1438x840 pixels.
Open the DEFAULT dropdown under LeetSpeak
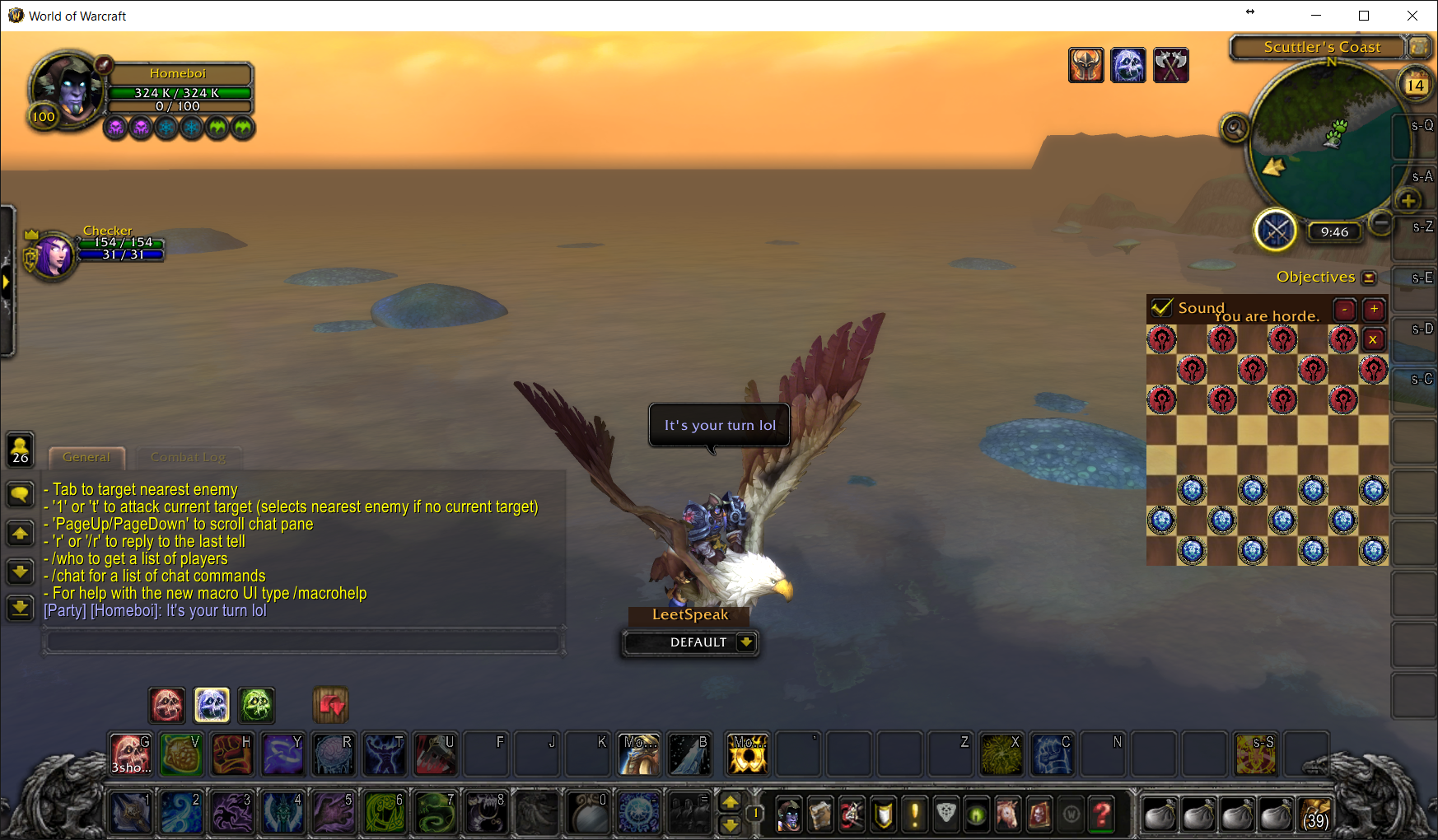point(746,642)
